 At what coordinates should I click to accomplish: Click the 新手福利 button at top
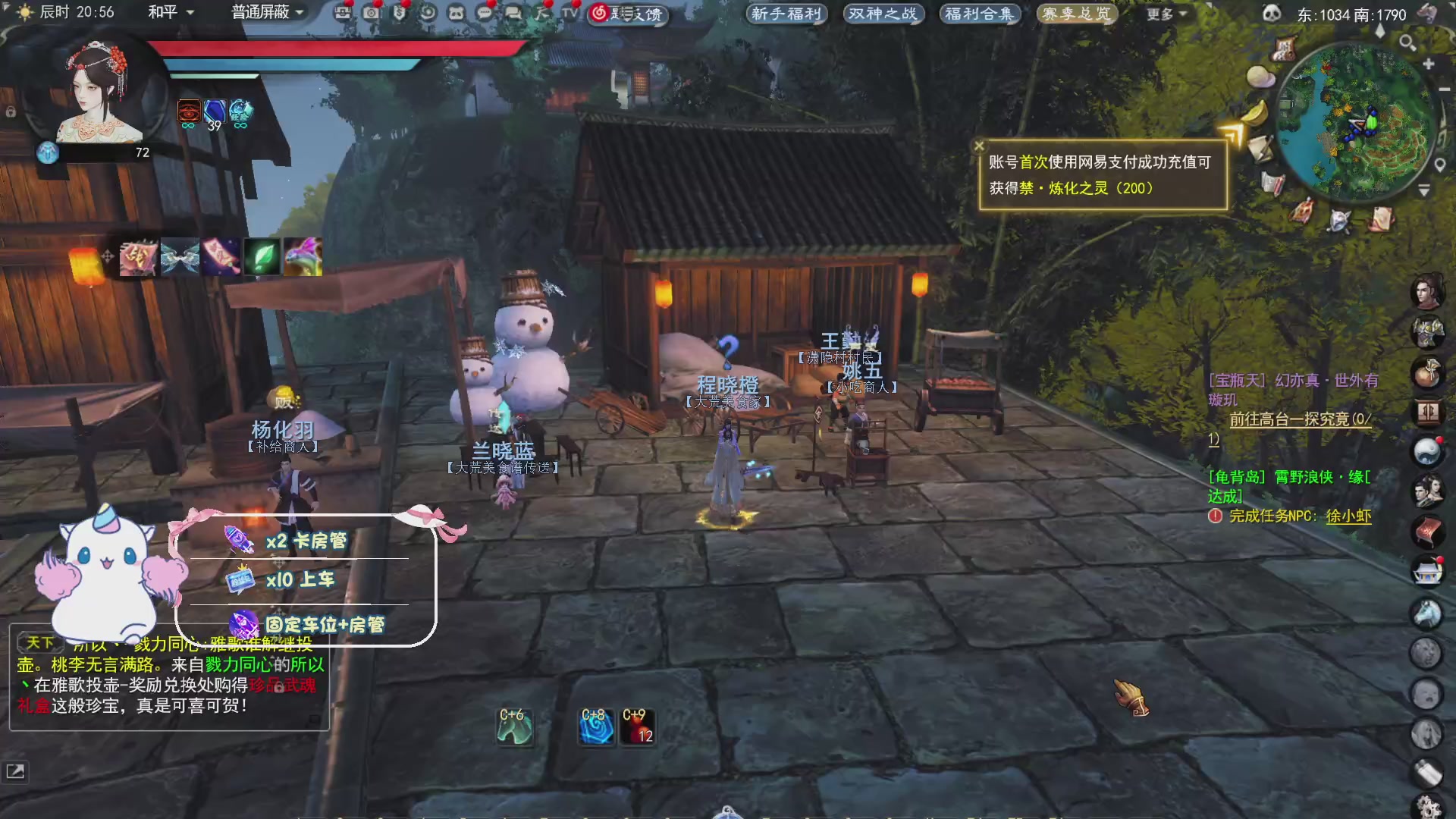pos(786,14)
